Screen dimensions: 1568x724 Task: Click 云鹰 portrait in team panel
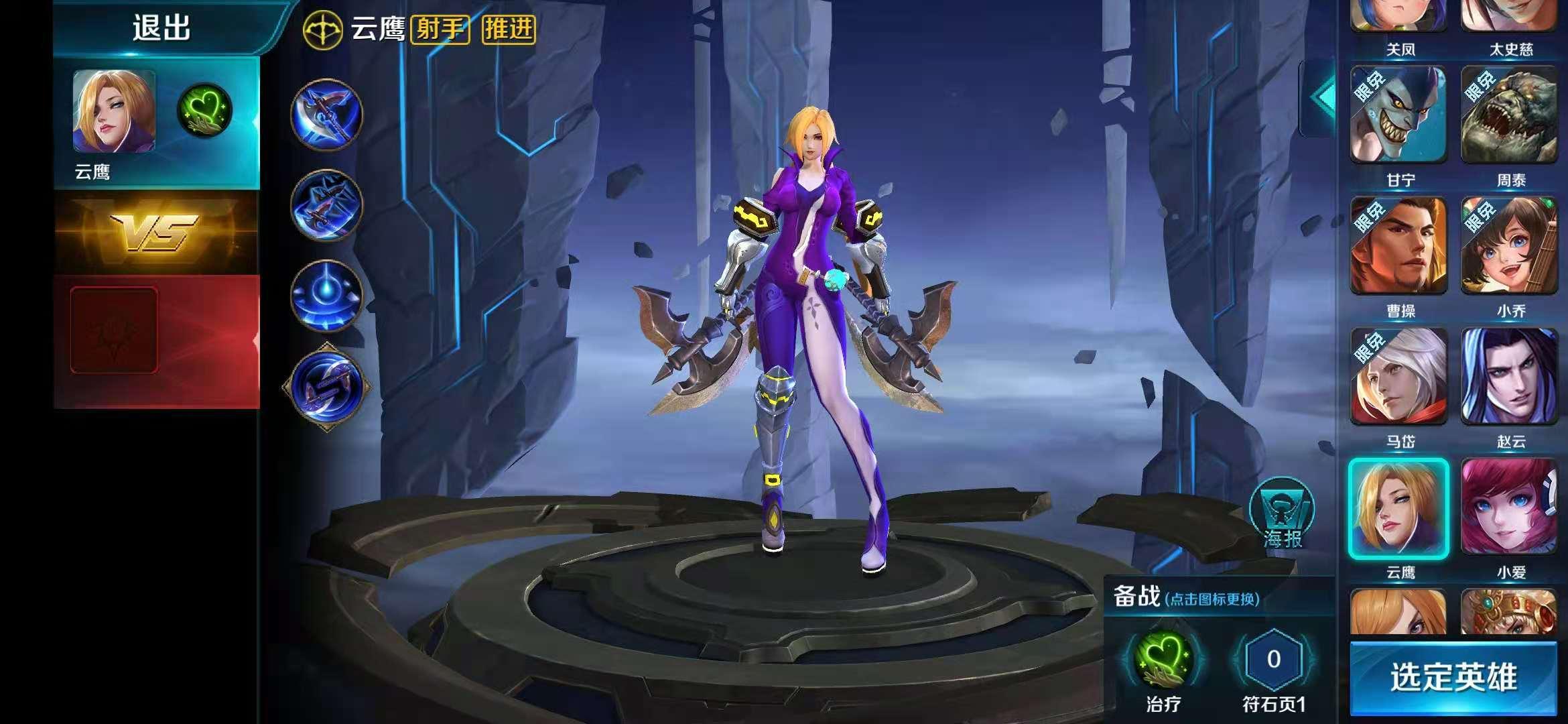click(114, 111)
